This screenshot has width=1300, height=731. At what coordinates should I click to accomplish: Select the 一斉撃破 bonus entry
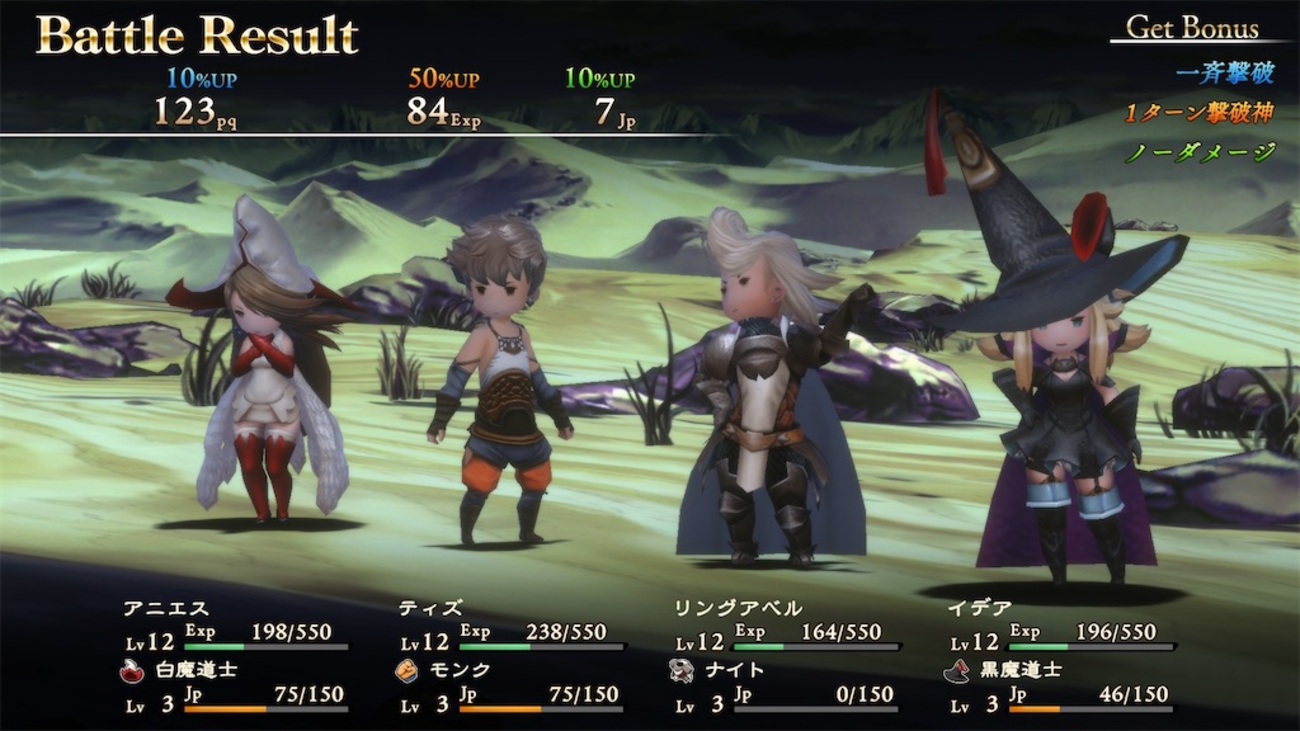pos(1225,74)
